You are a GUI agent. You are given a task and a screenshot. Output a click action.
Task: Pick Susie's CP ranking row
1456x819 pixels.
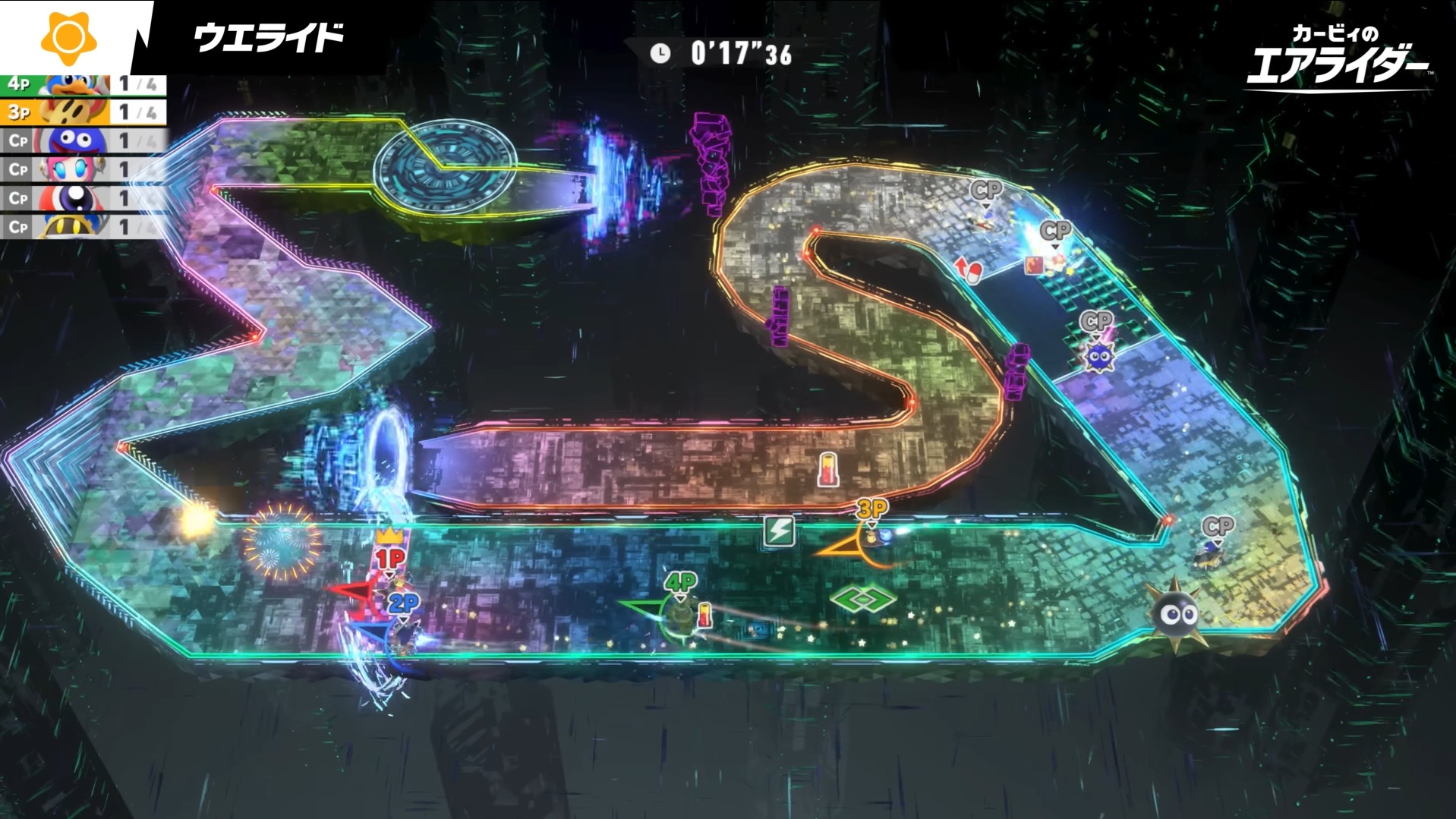[82, 169]
